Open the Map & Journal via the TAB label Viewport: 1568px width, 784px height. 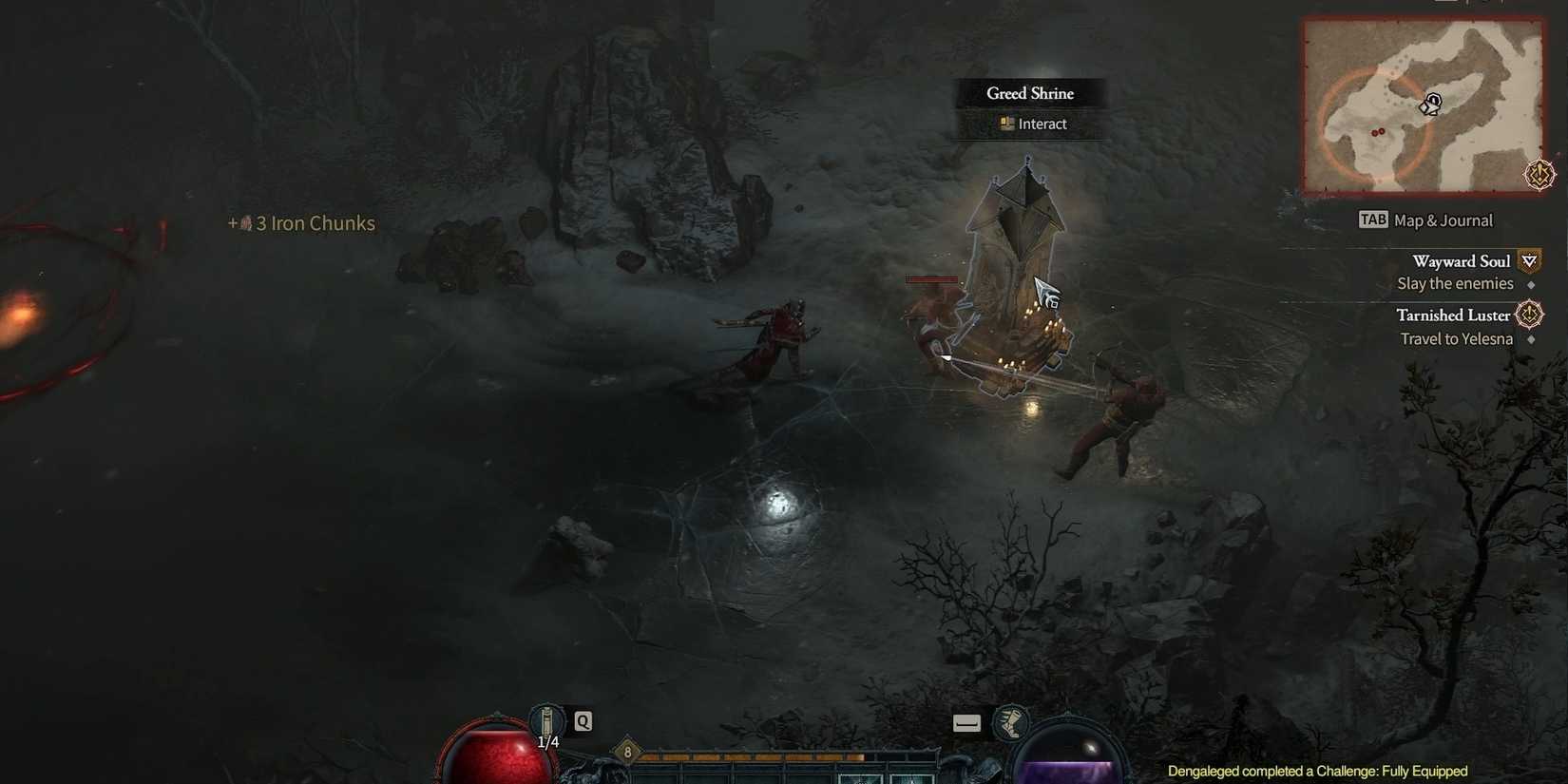coord(1372,220)
